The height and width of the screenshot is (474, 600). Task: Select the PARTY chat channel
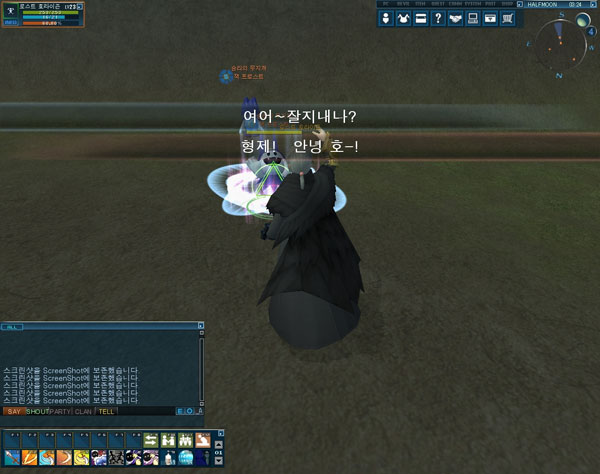tap(61, 411)
